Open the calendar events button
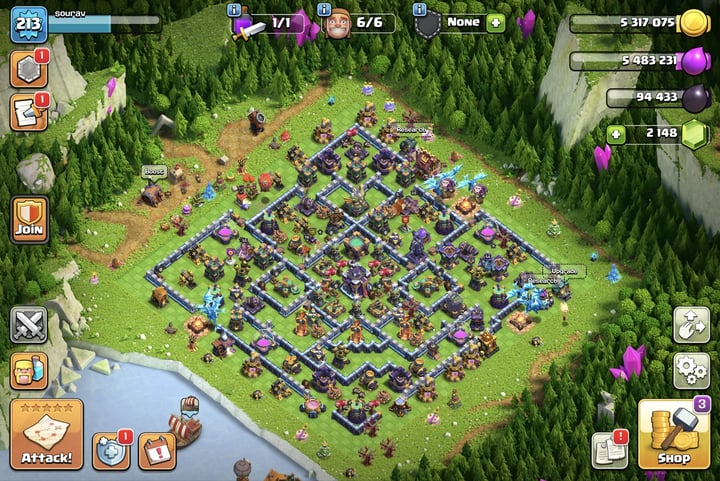 click(156, 452)
